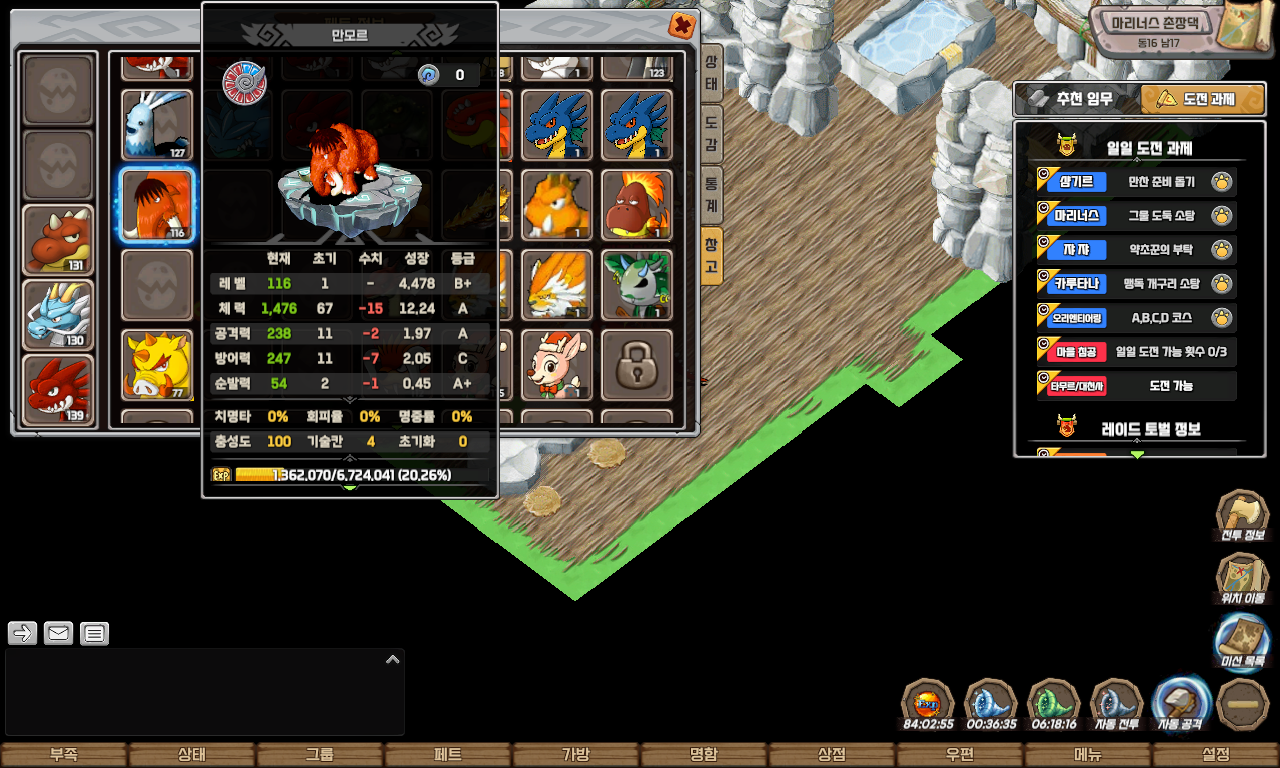Screen dimensions: 1280x768
Task: Open the 미션 목록 mission list icon
Action: (1242, 641)
